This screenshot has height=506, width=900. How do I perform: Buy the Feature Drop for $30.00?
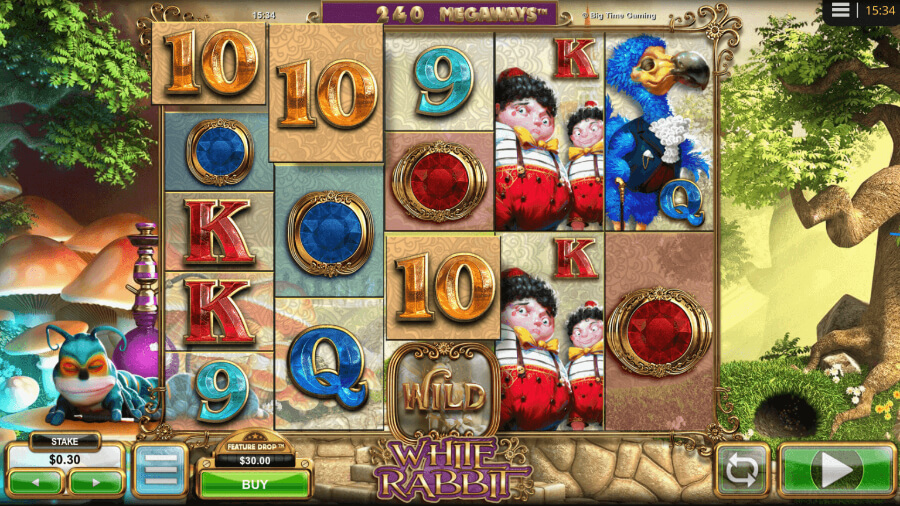pyautogui.click(x=255, y=484)
